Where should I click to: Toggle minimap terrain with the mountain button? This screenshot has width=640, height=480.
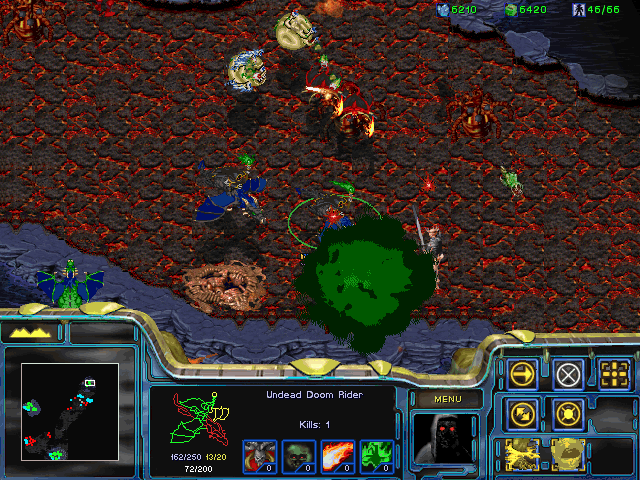point(32,332)
